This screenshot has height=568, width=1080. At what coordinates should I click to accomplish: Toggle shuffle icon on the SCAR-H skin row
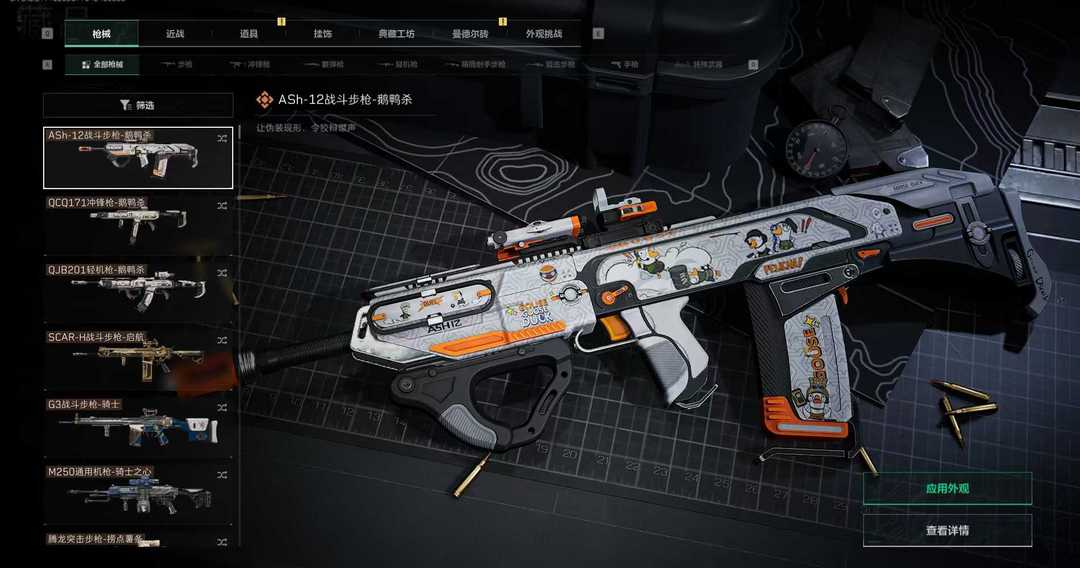point(222,340)
